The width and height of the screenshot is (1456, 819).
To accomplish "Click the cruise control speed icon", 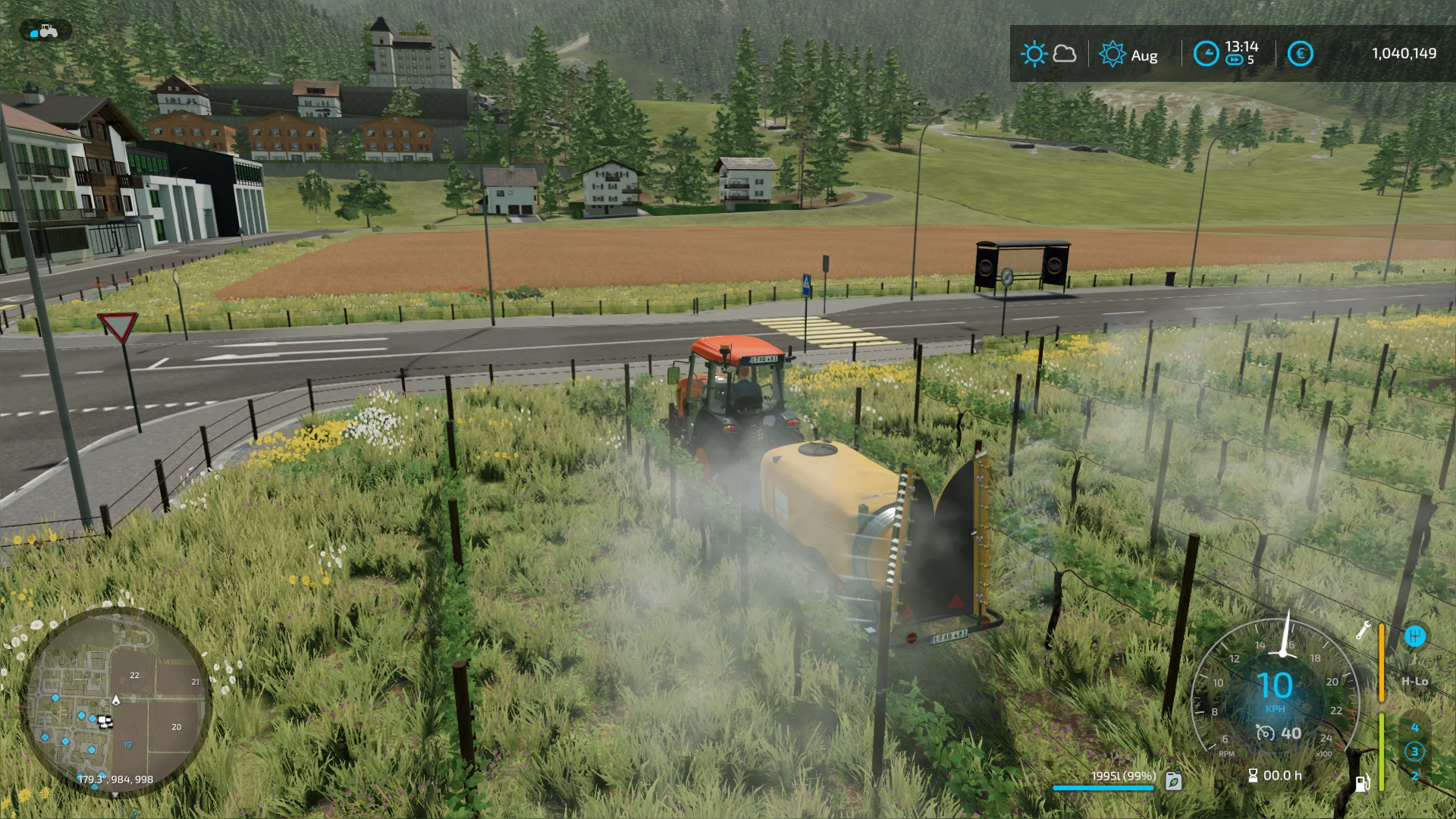I will click(x=1265, y=733).
